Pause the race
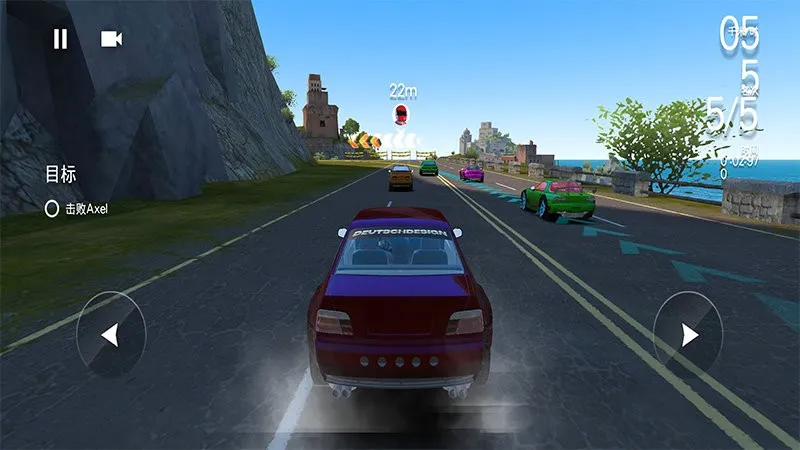The width and height of the screenshot is (800, 450). click(60, 39)
